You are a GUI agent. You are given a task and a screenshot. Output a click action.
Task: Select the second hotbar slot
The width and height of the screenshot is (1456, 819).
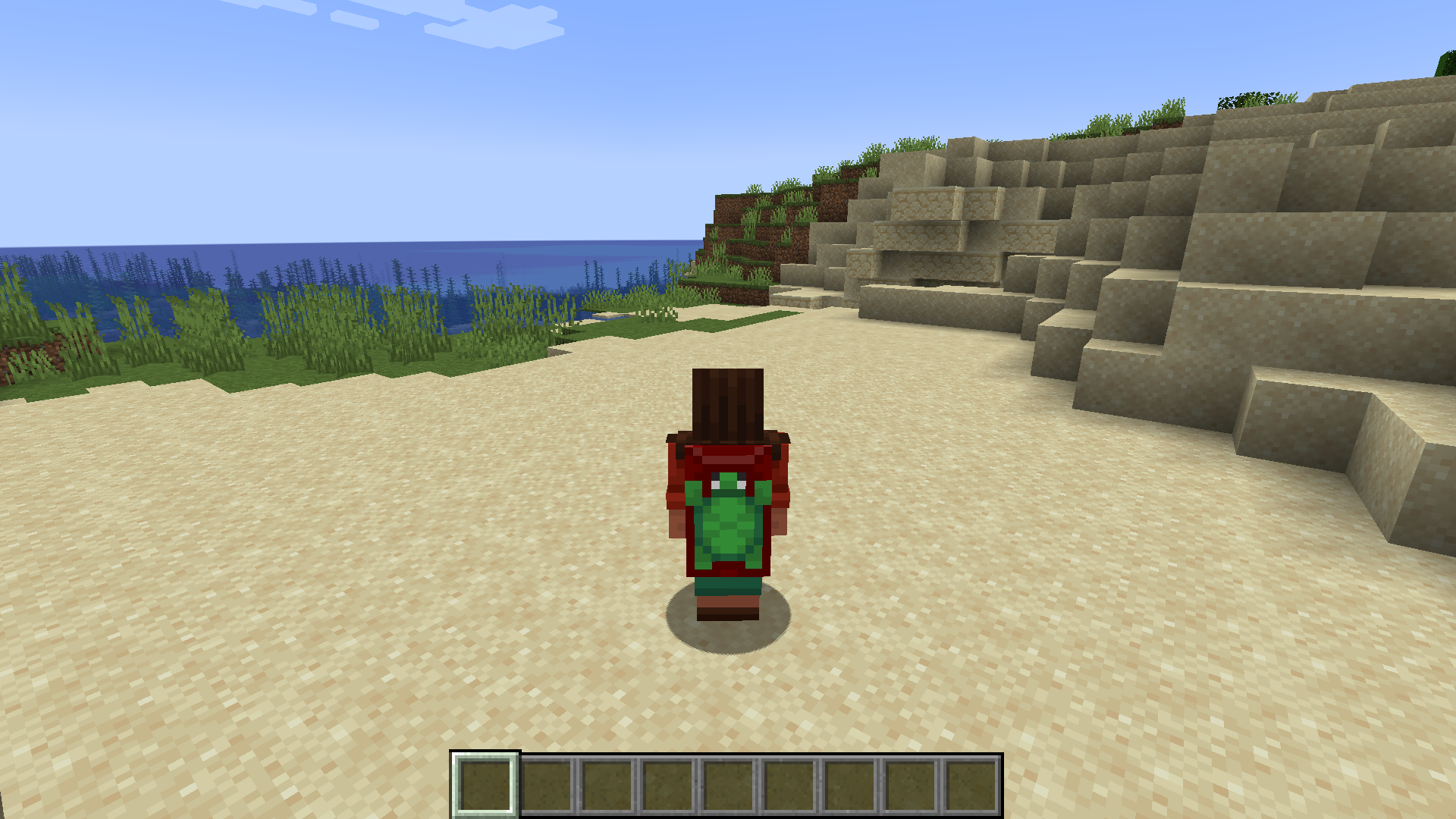click(x=546, y=785)
